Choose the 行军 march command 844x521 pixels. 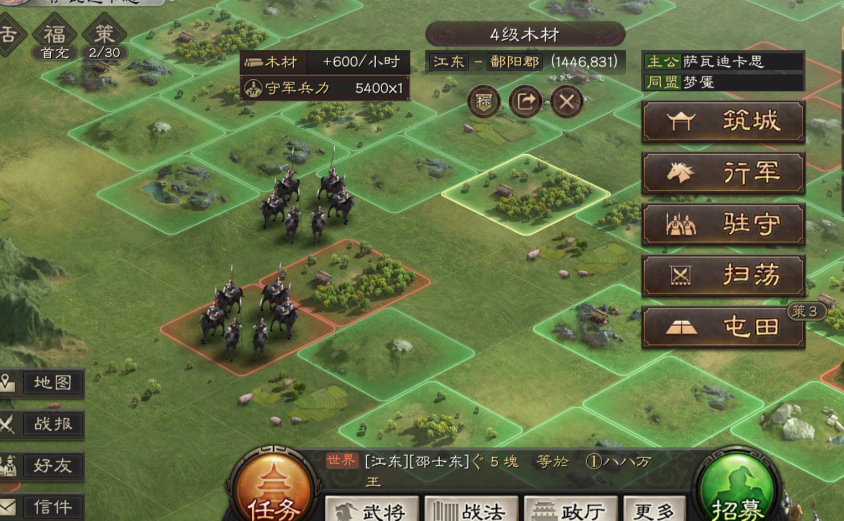tap(723, 173)
